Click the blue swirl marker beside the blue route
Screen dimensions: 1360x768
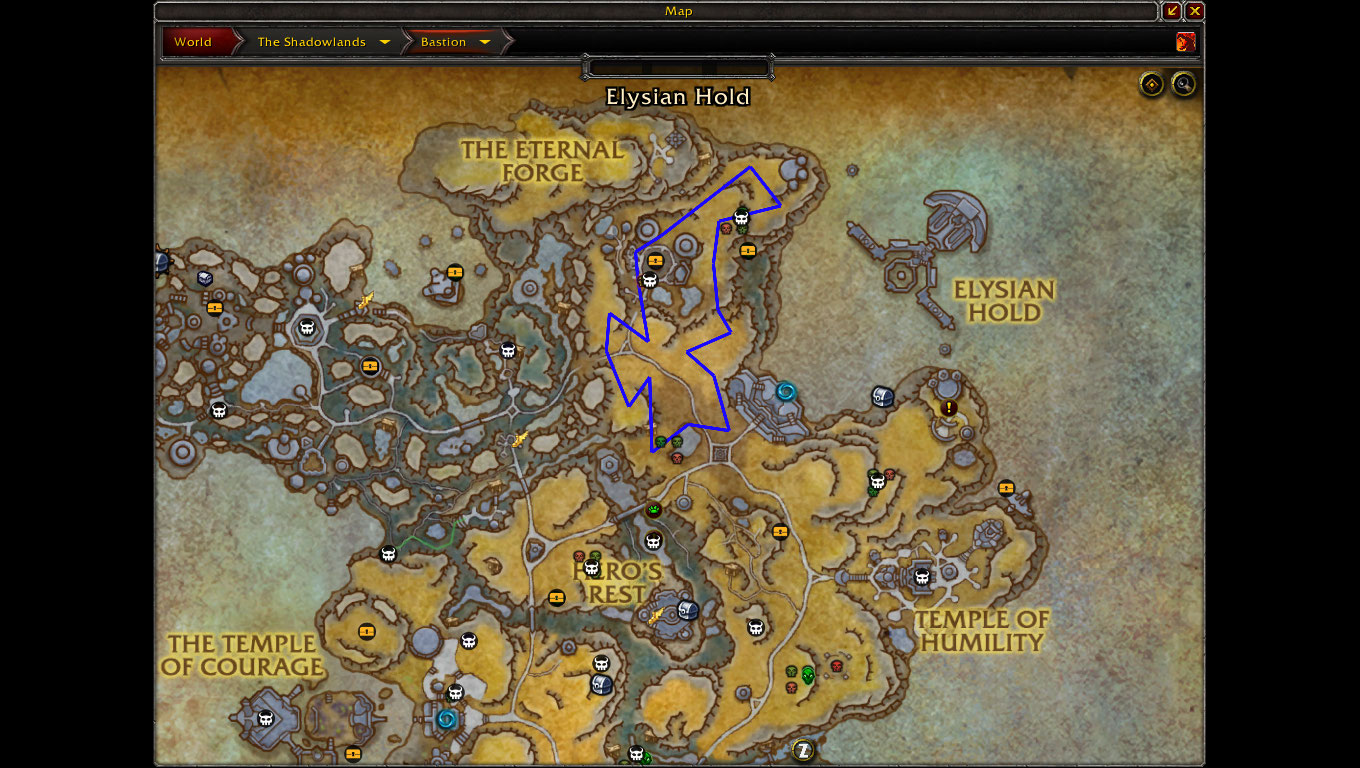click(x=785, y=391)
